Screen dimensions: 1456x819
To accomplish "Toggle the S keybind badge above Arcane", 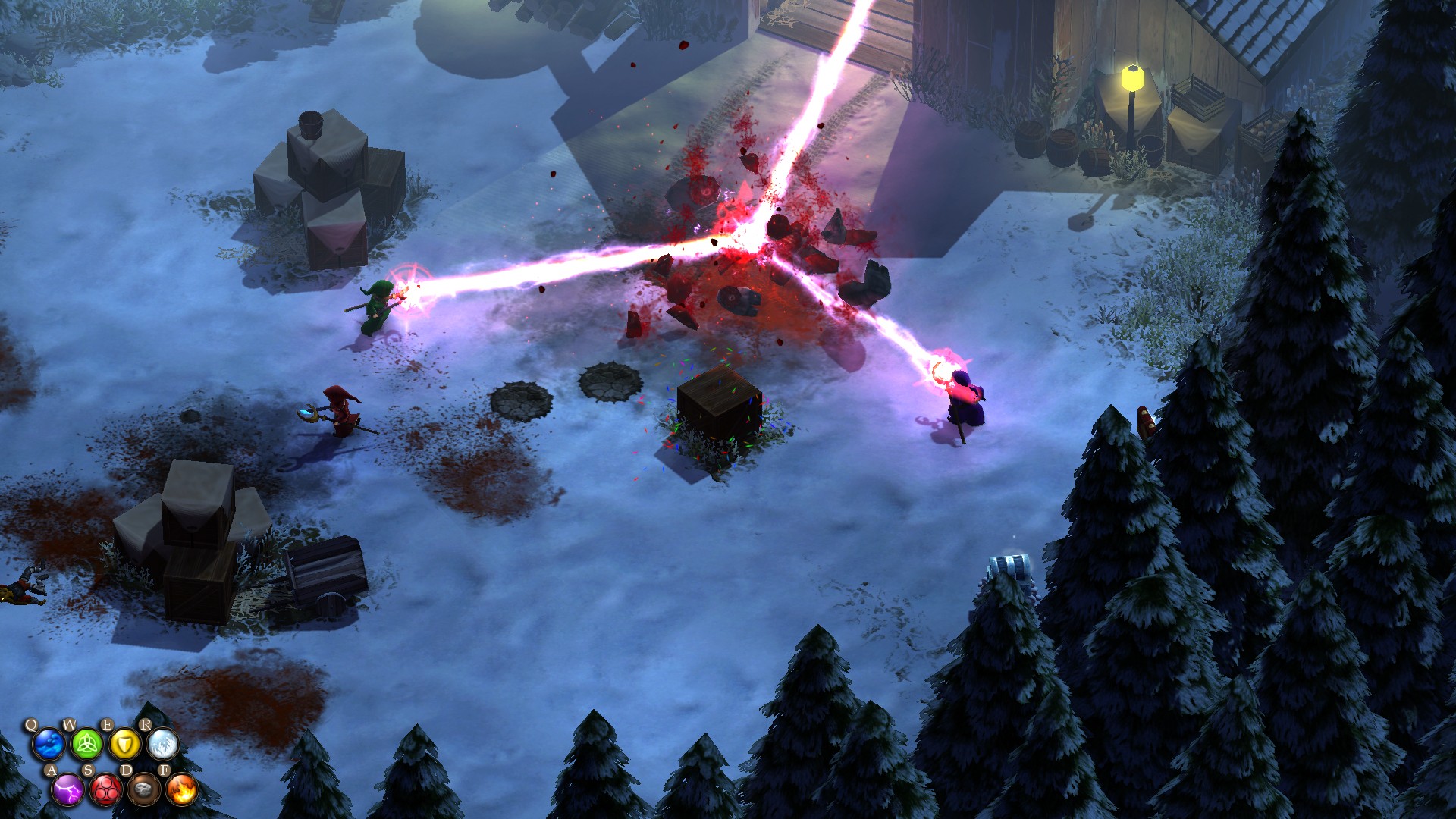I will point(89,770).
